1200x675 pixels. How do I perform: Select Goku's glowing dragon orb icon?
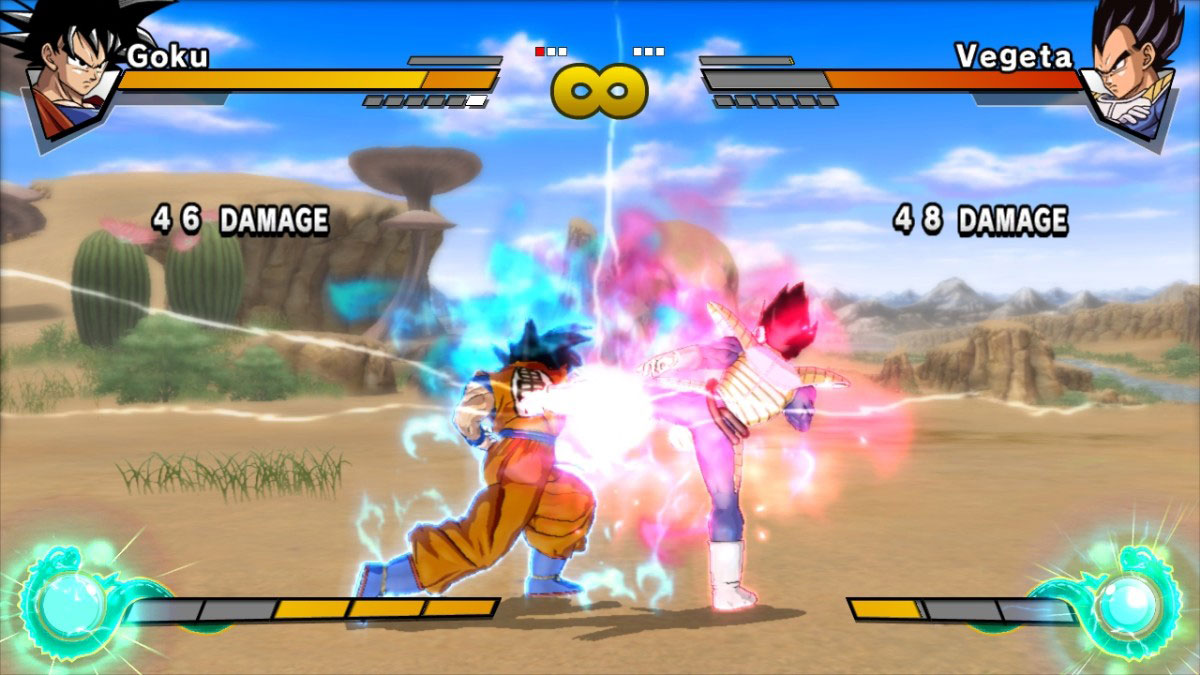[x=70, y=605]
